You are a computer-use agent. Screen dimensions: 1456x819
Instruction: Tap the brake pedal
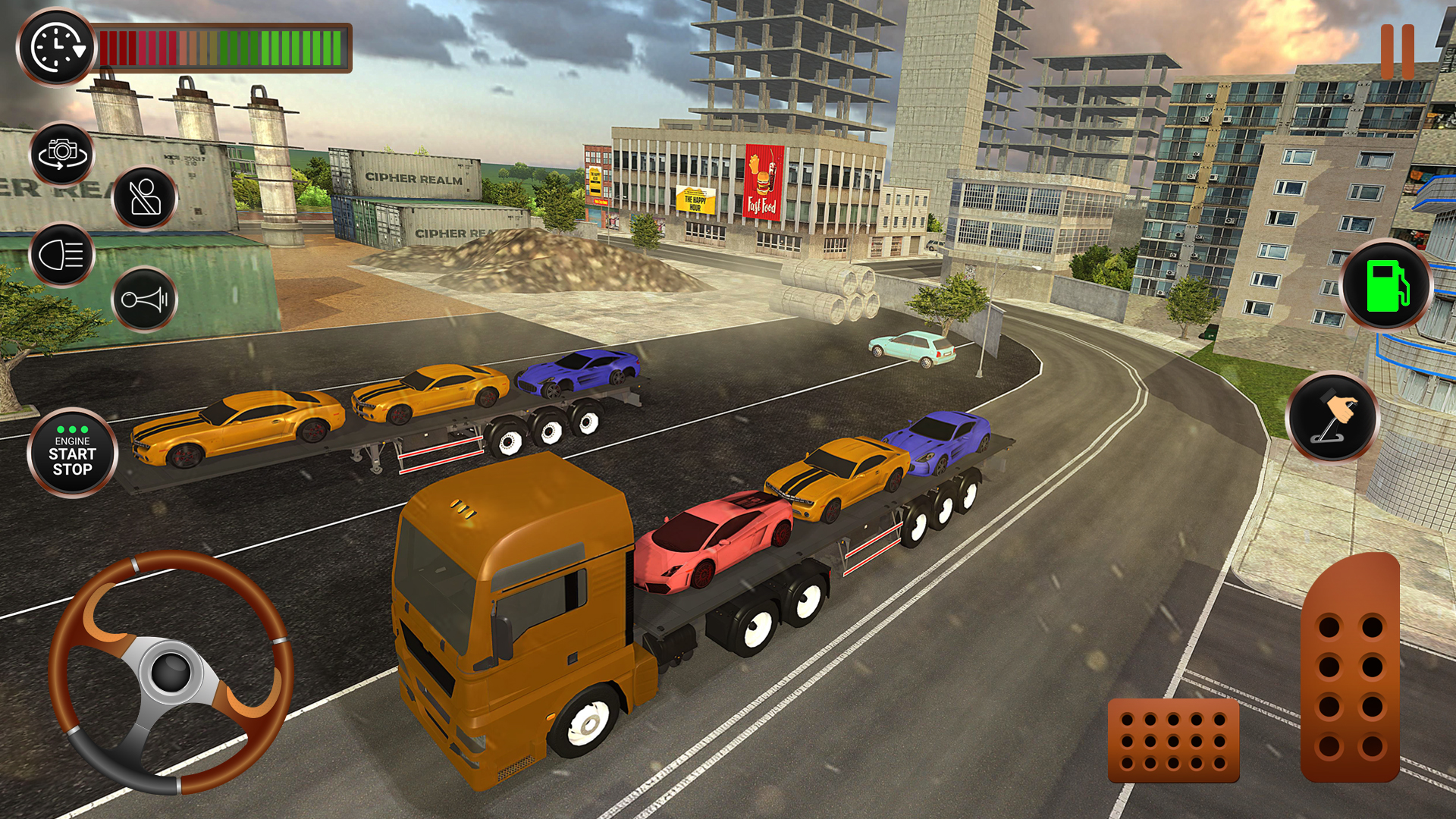(x=1173, y=740)
